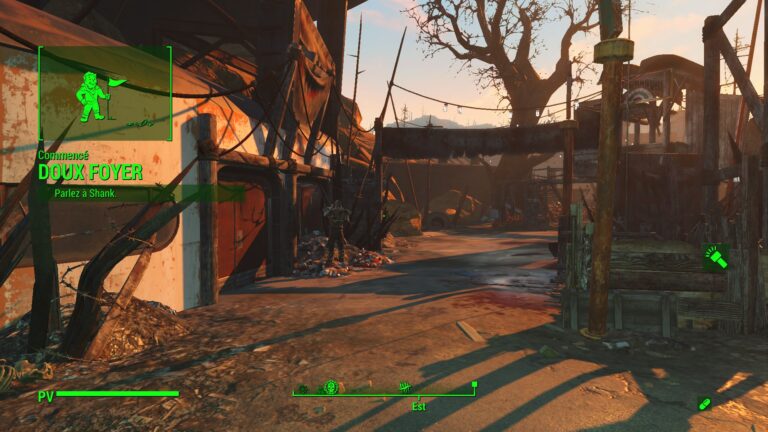Click the Est heading on the compass

click(418, 405)
